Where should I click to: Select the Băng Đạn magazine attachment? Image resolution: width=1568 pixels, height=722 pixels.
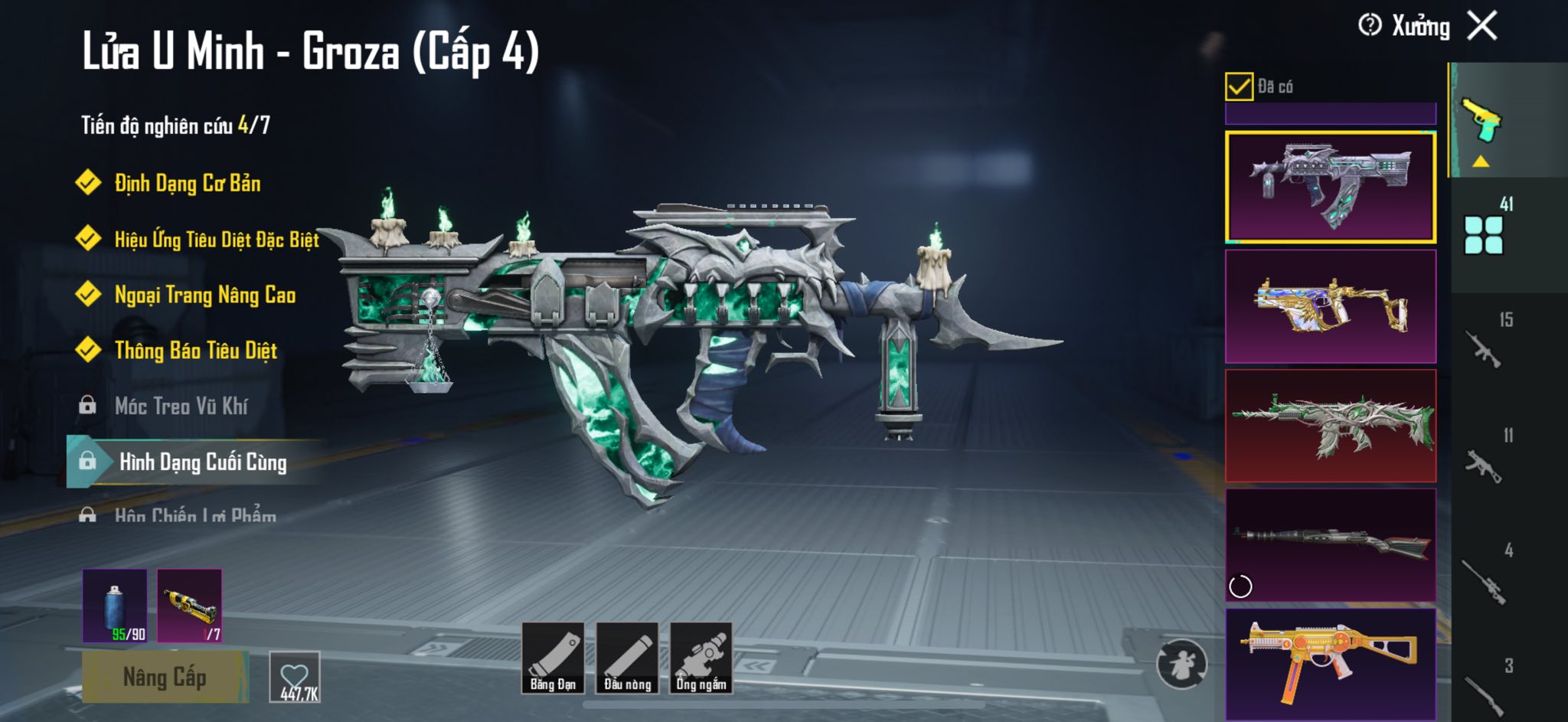[553, 658]
